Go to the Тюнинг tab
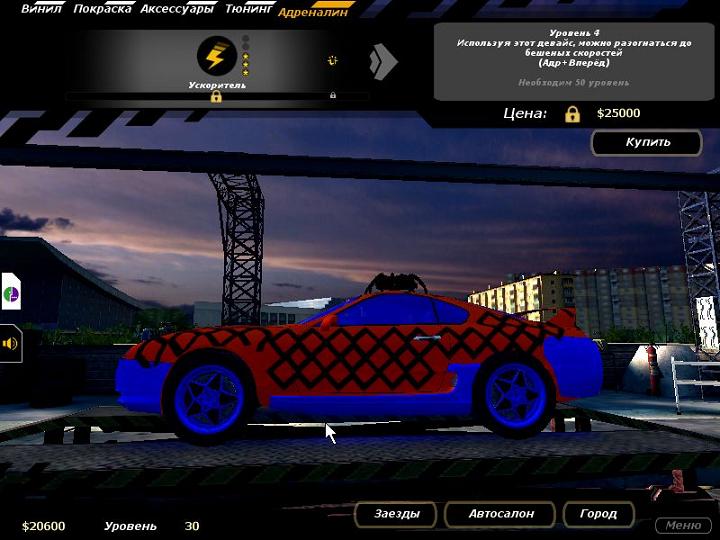 coord(249,9)
